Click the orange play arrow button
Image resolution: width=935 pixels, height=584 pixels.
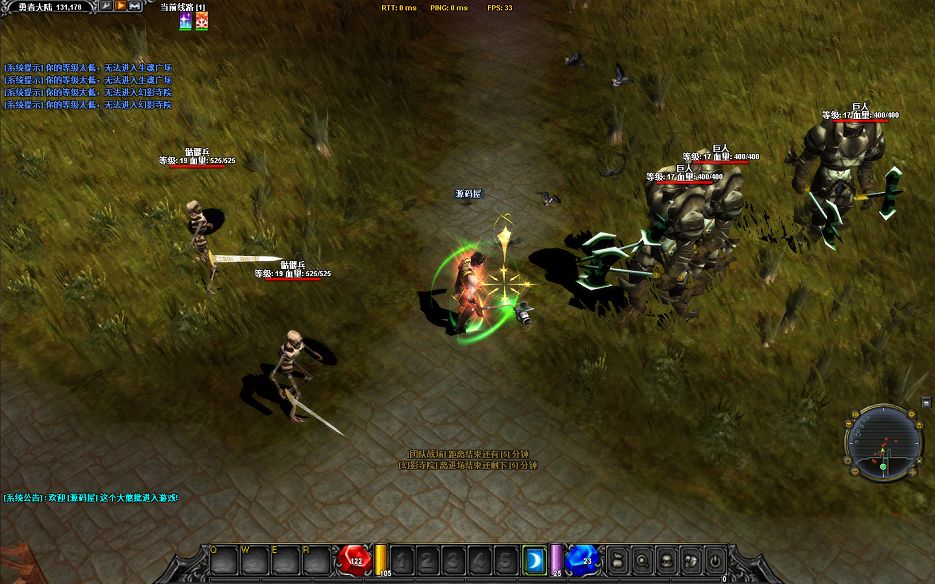coord(120,6)
